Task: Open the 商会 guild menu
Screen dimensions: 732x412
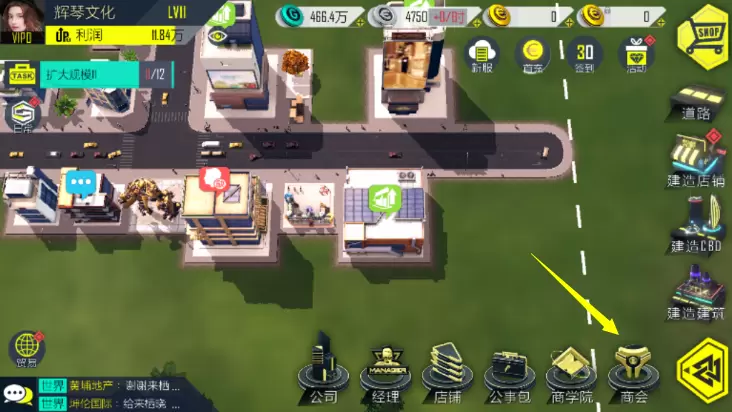Action: click(x=634, y=372)
